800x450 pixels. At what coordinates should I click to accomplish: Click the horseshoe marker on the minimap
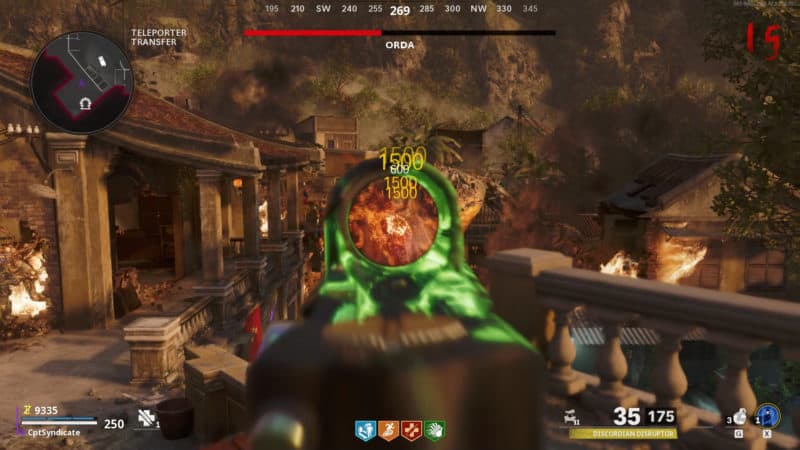tap(87, 104)
